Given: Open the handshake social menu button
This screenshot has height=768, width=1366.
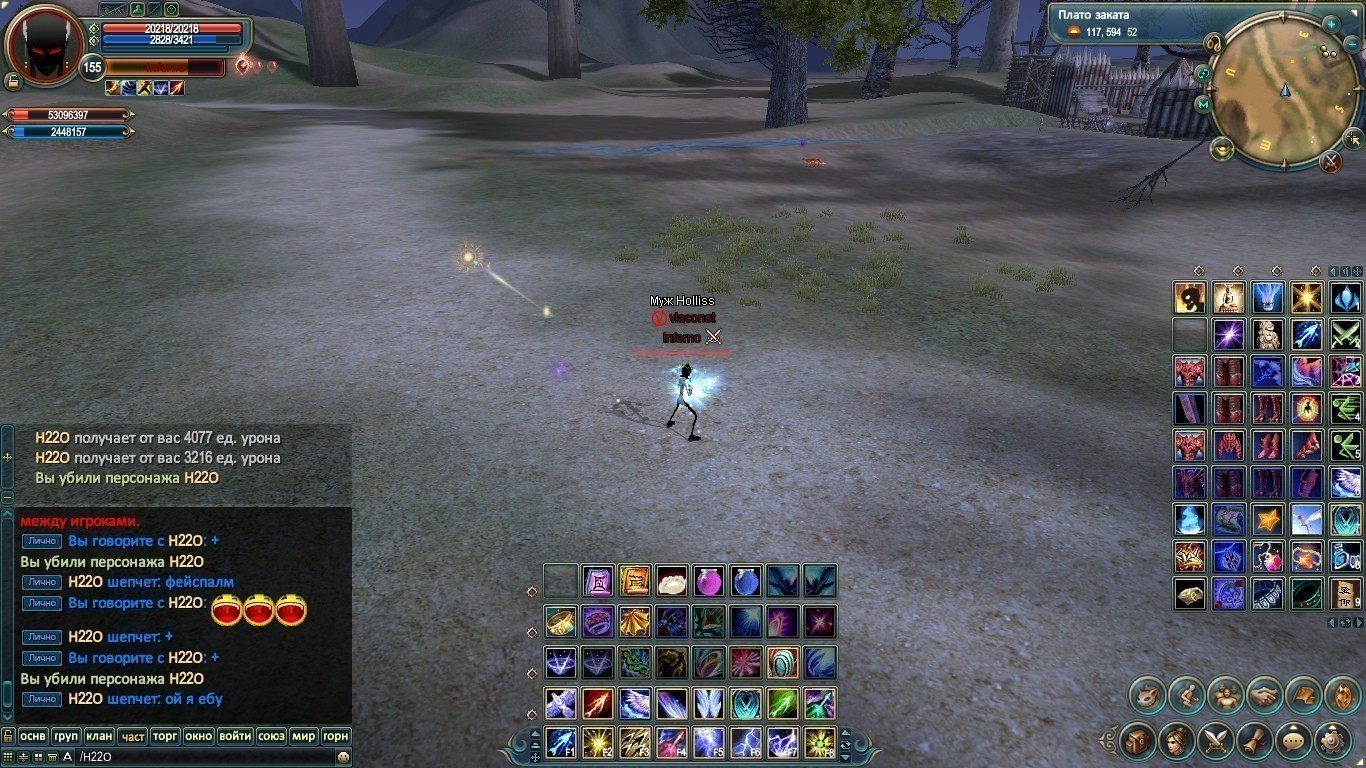Looking at the screenshot, I should click(1264, 694).
